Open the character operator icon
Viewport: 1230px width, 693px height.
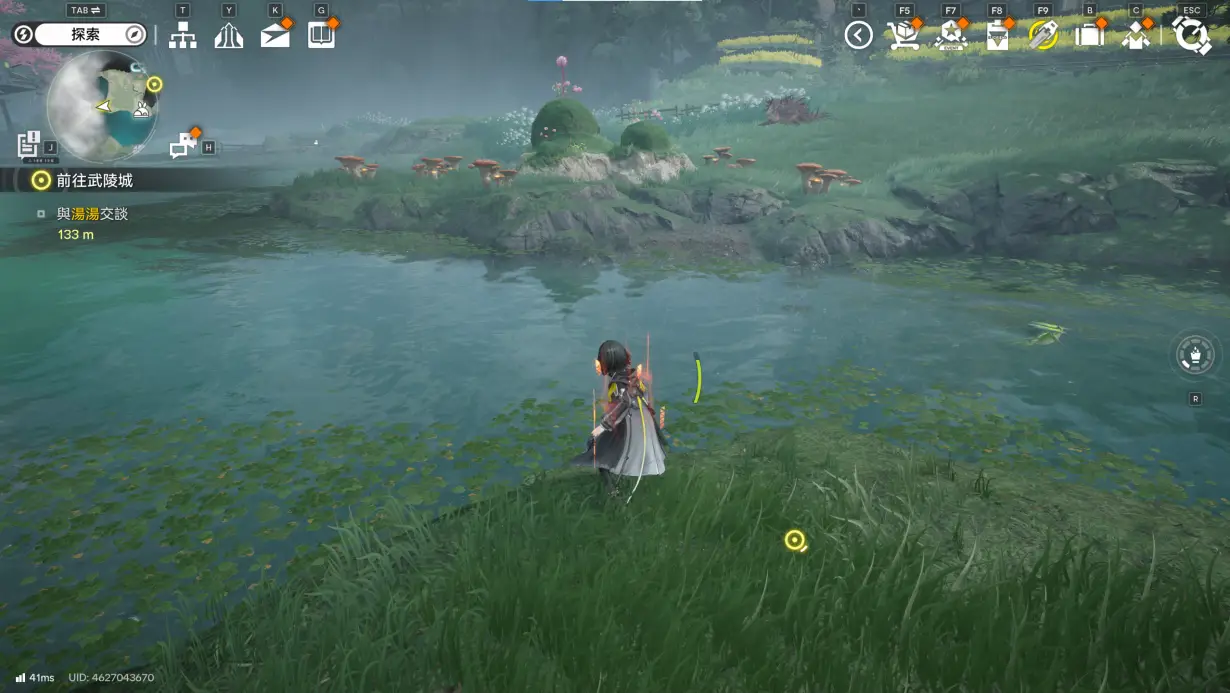(x=1135, y=36)
